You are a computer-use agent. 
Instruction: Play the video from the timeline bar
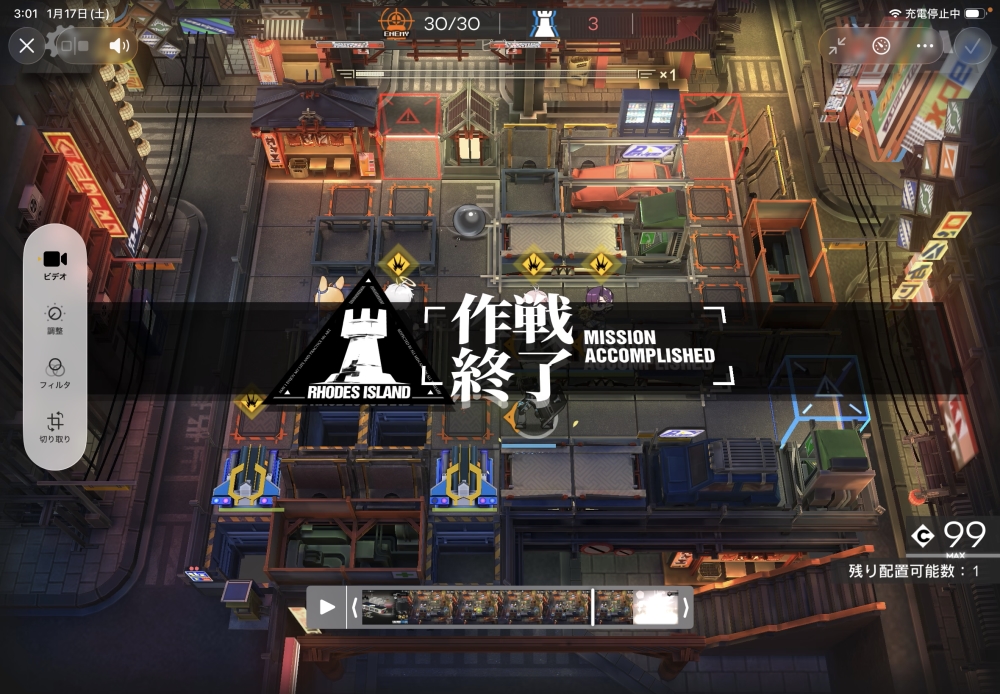[327, 607]
